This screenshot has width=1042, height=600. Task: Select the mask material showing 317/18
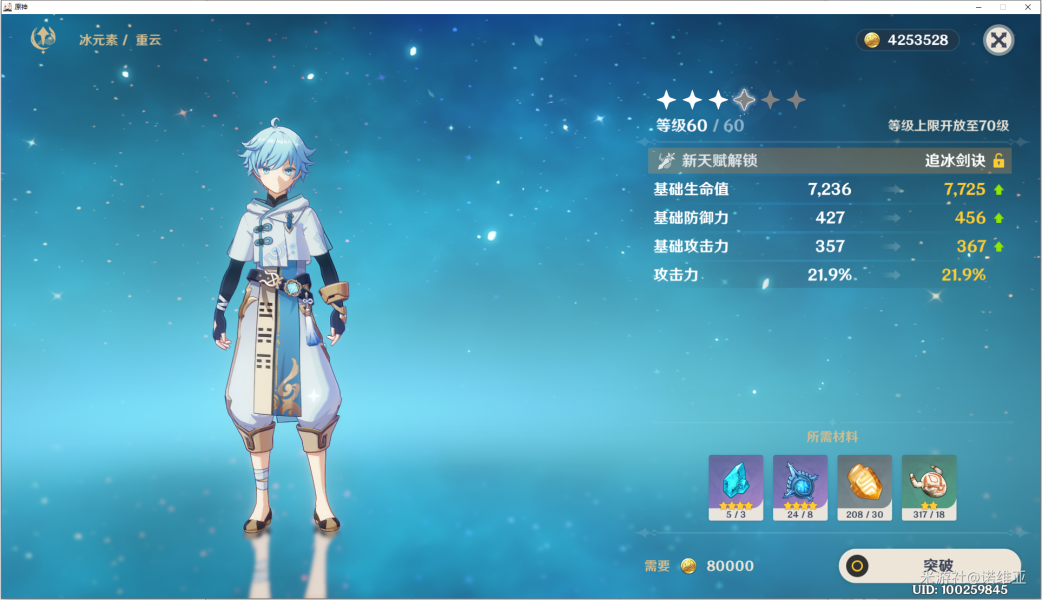929,487
